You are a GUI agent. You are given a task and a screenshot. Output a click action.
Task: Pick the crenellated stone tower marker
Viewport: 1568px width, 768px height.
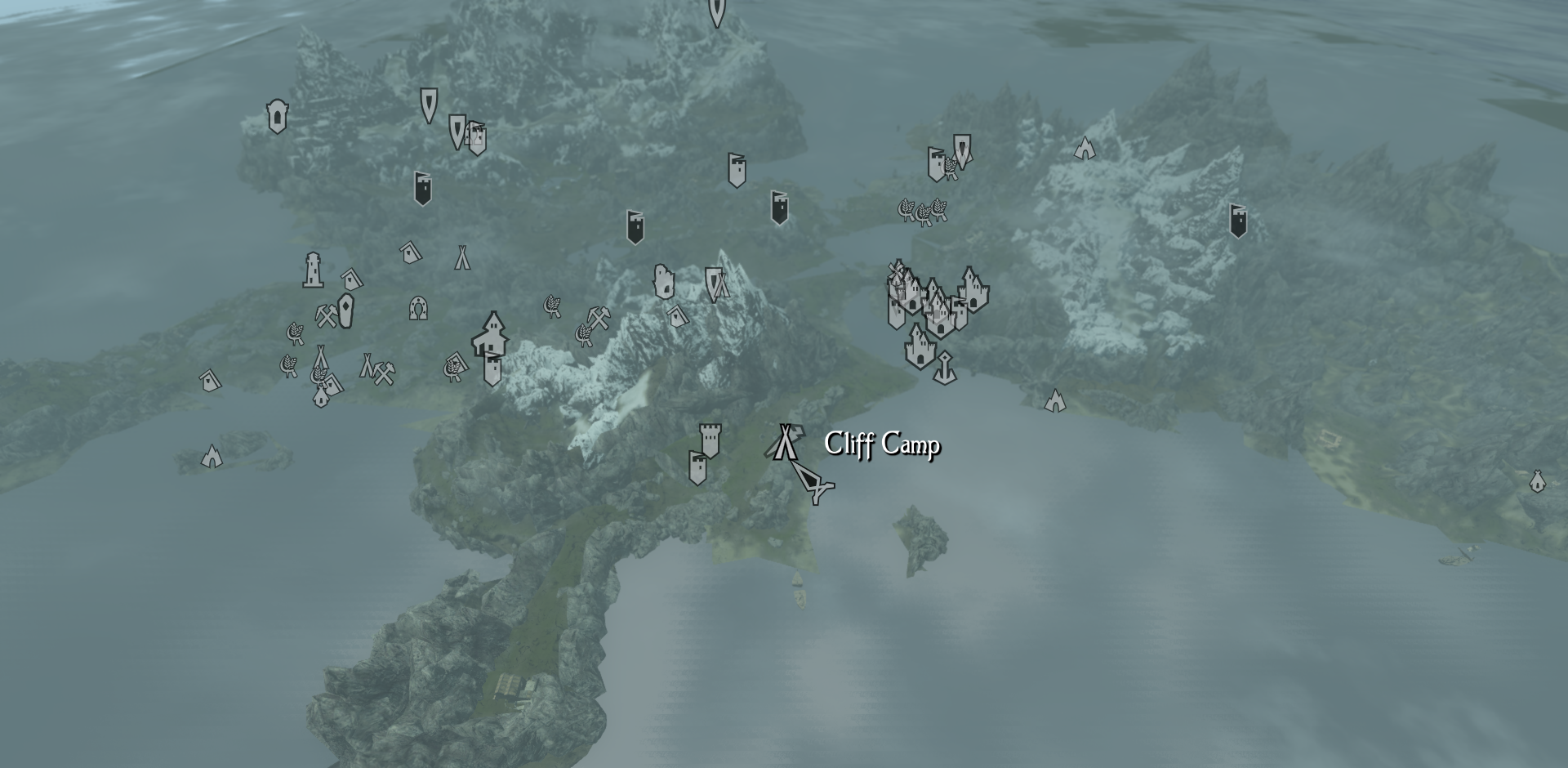(x=710, y=440)
